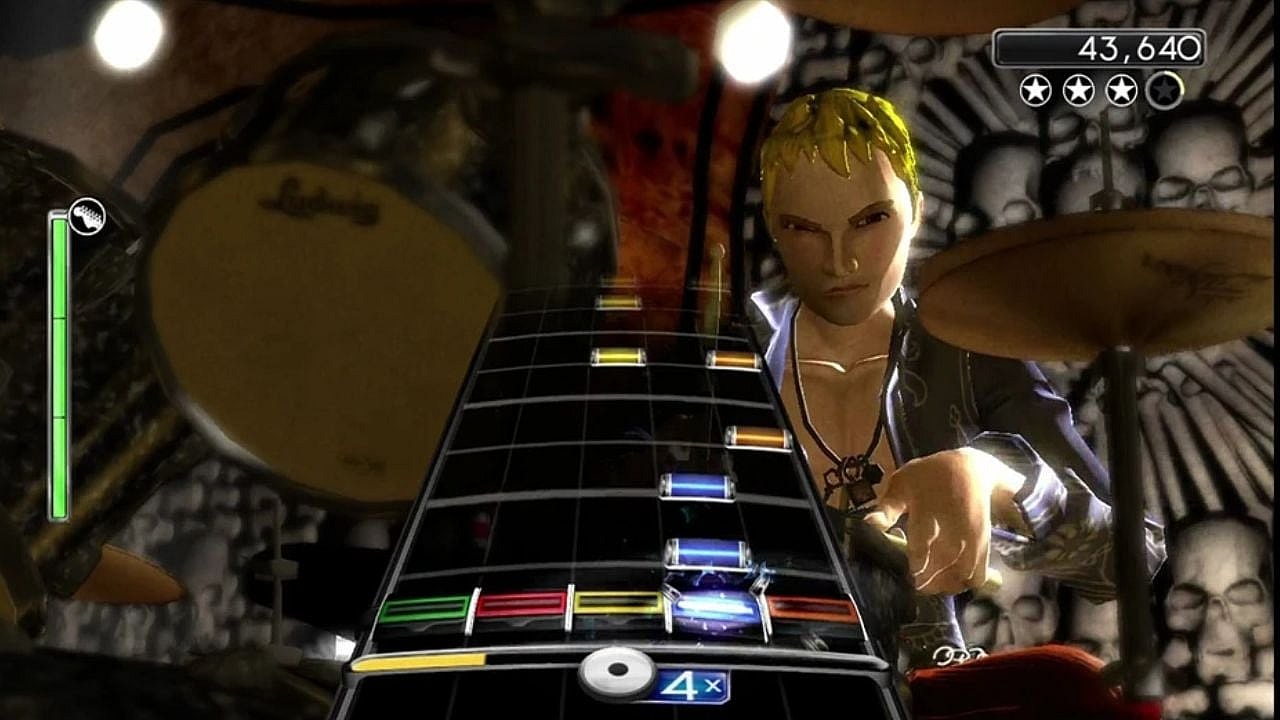Strike the yellow fret target
Screen dimensions: 1280x720
click(x=618, y=603)
